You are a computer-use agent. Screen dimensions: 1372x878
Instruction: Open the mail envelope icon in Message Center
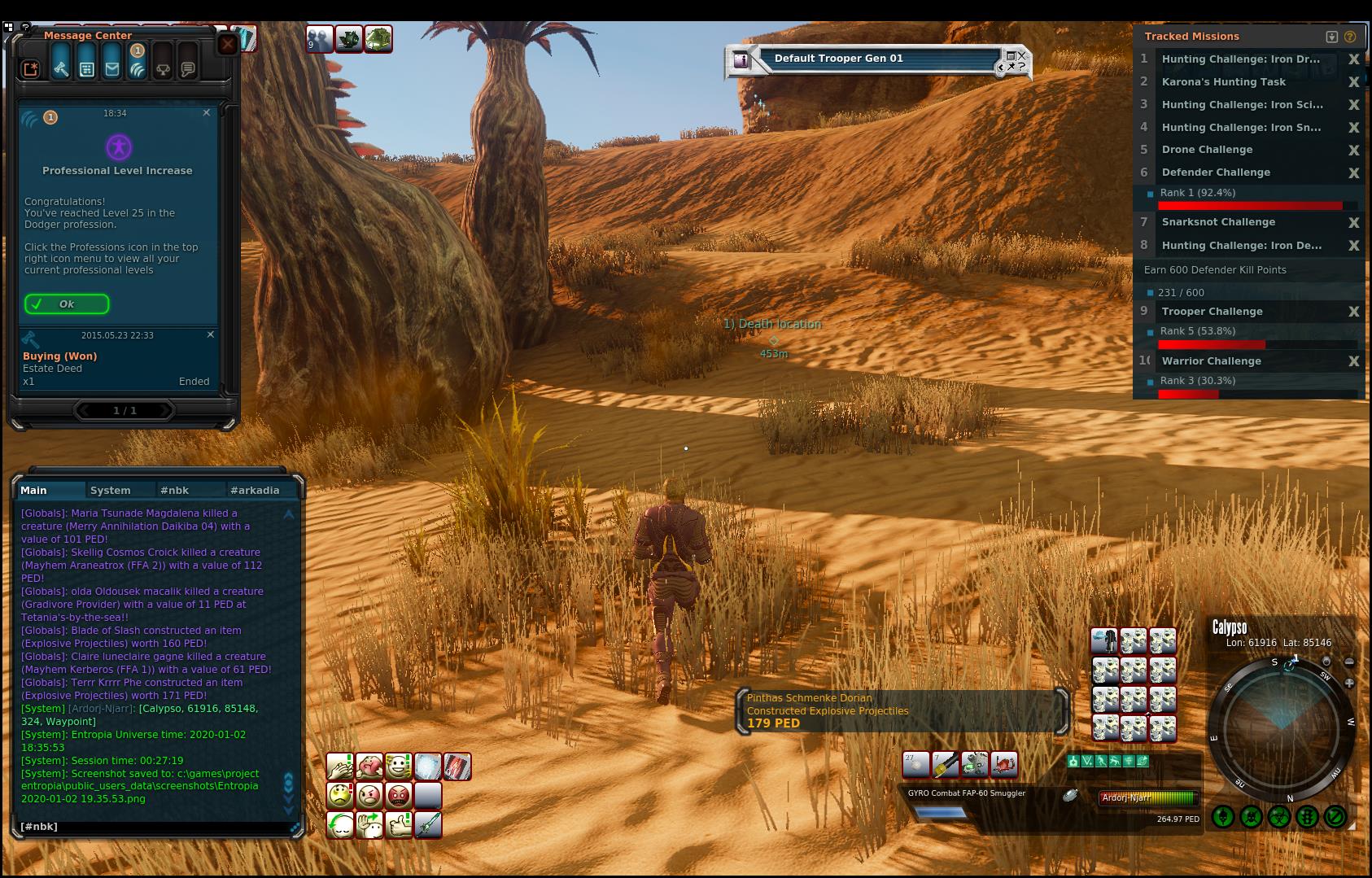[112, 69]
